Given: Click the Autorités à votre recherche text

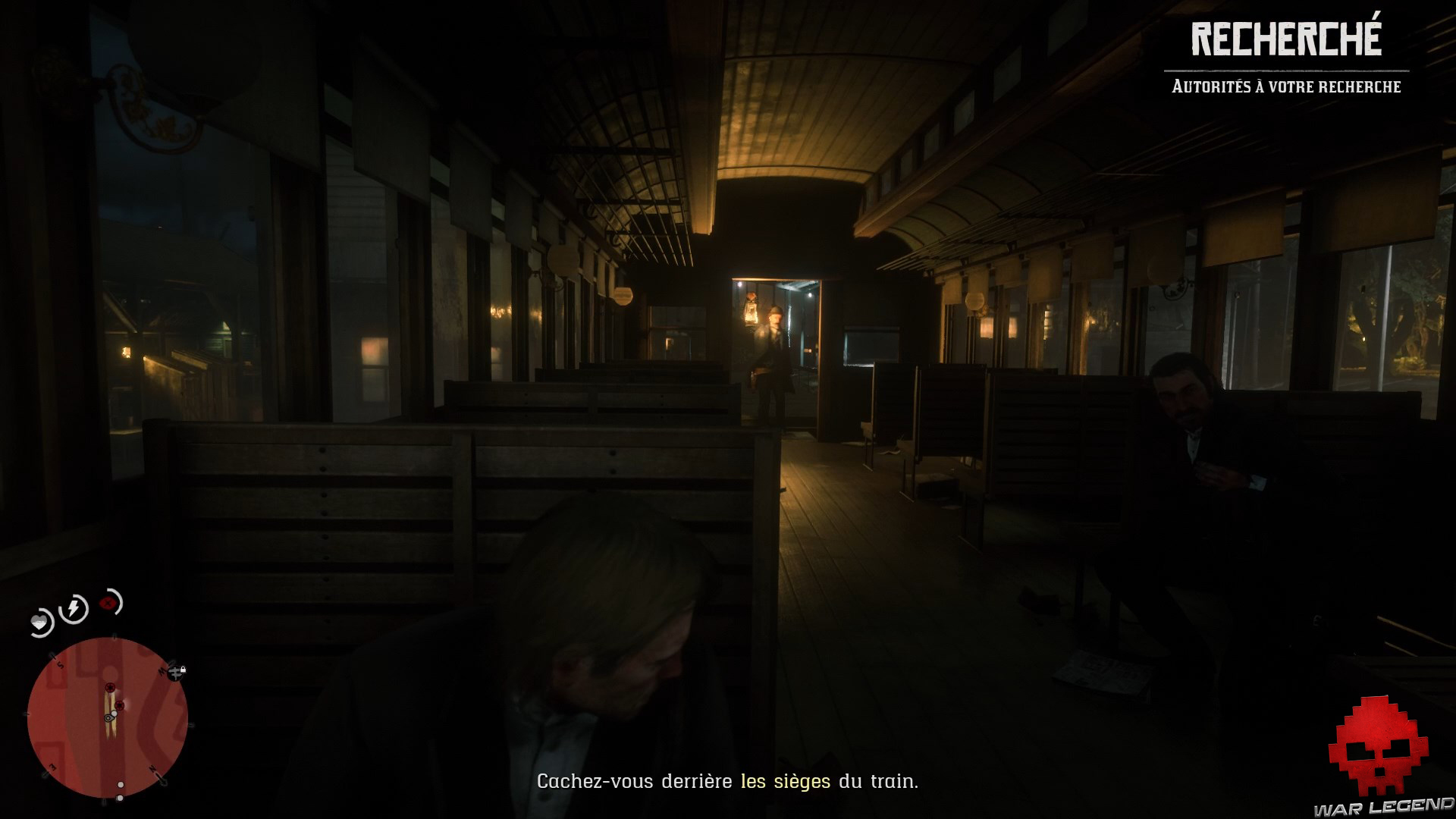Looking at the screenshot, I should click(1285, 87).
